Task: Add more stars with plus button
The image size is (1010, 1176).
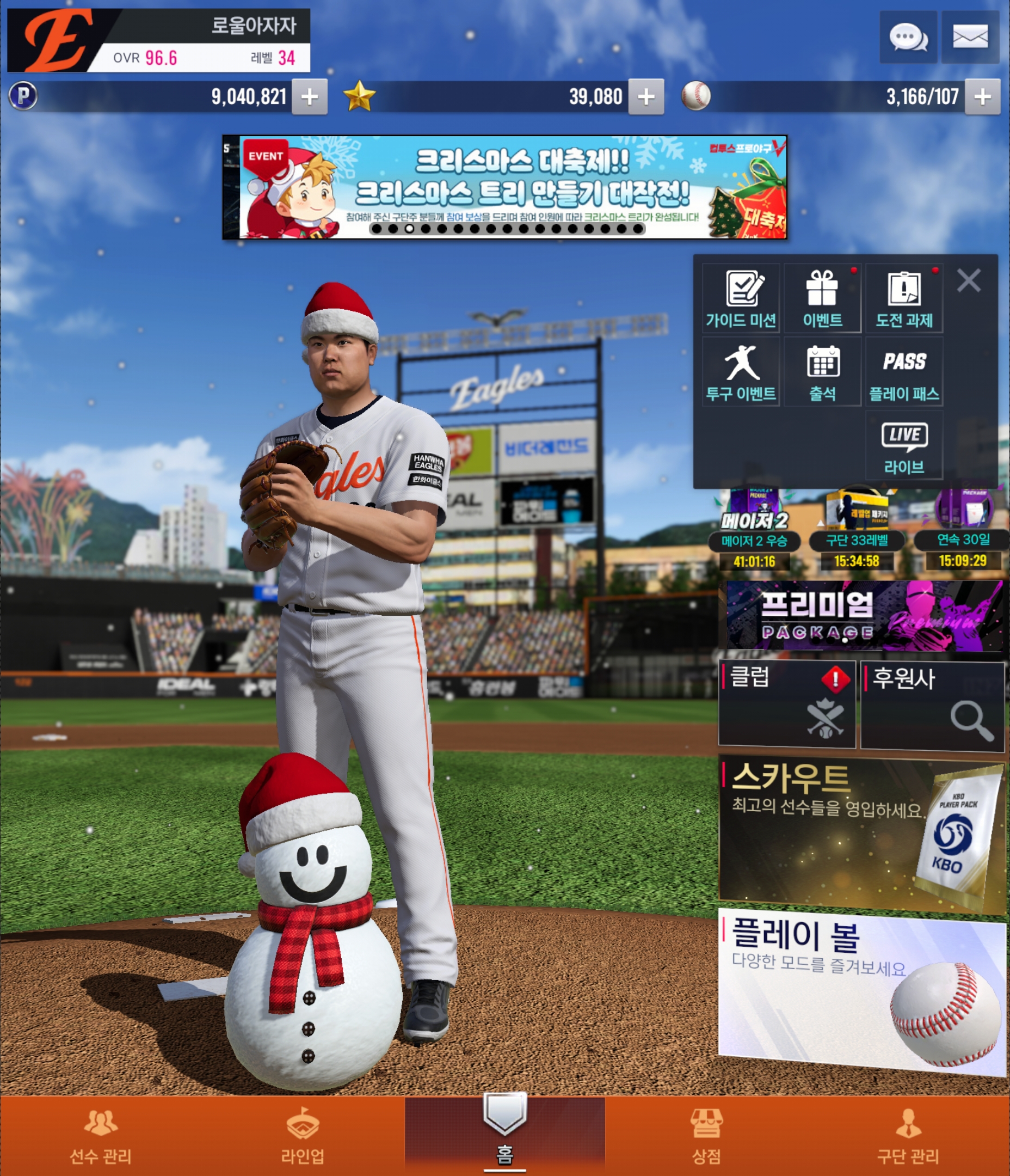Action: click(646, 97)
